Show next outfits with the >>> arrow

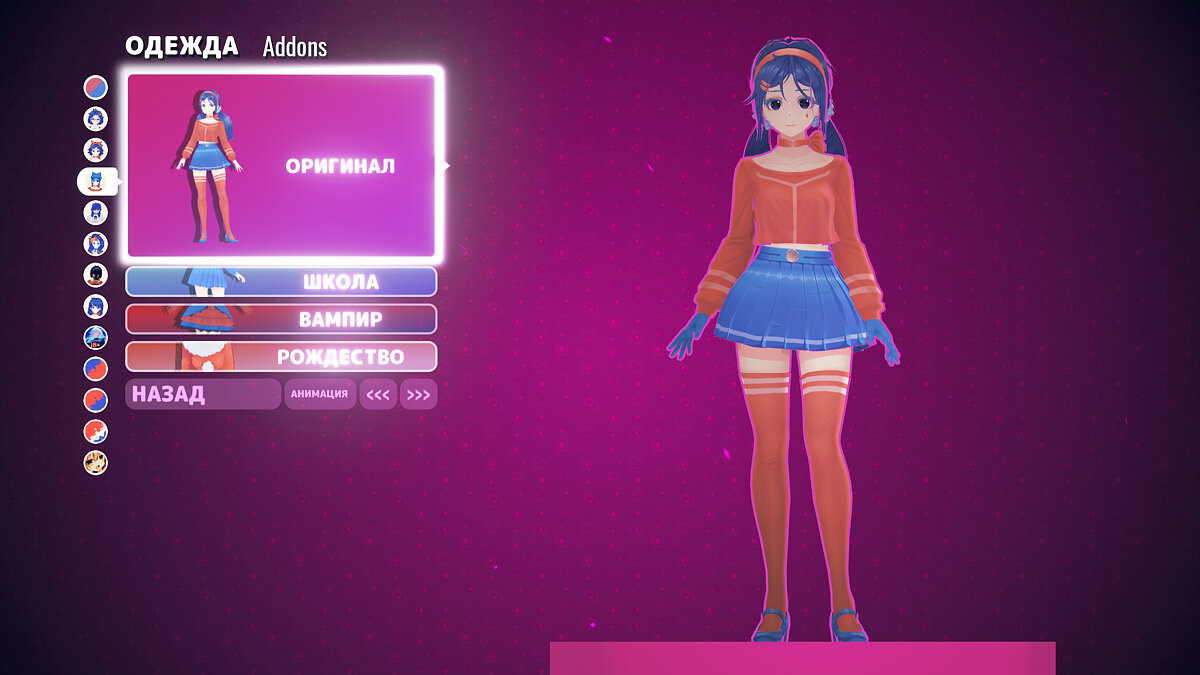point(418,395)
